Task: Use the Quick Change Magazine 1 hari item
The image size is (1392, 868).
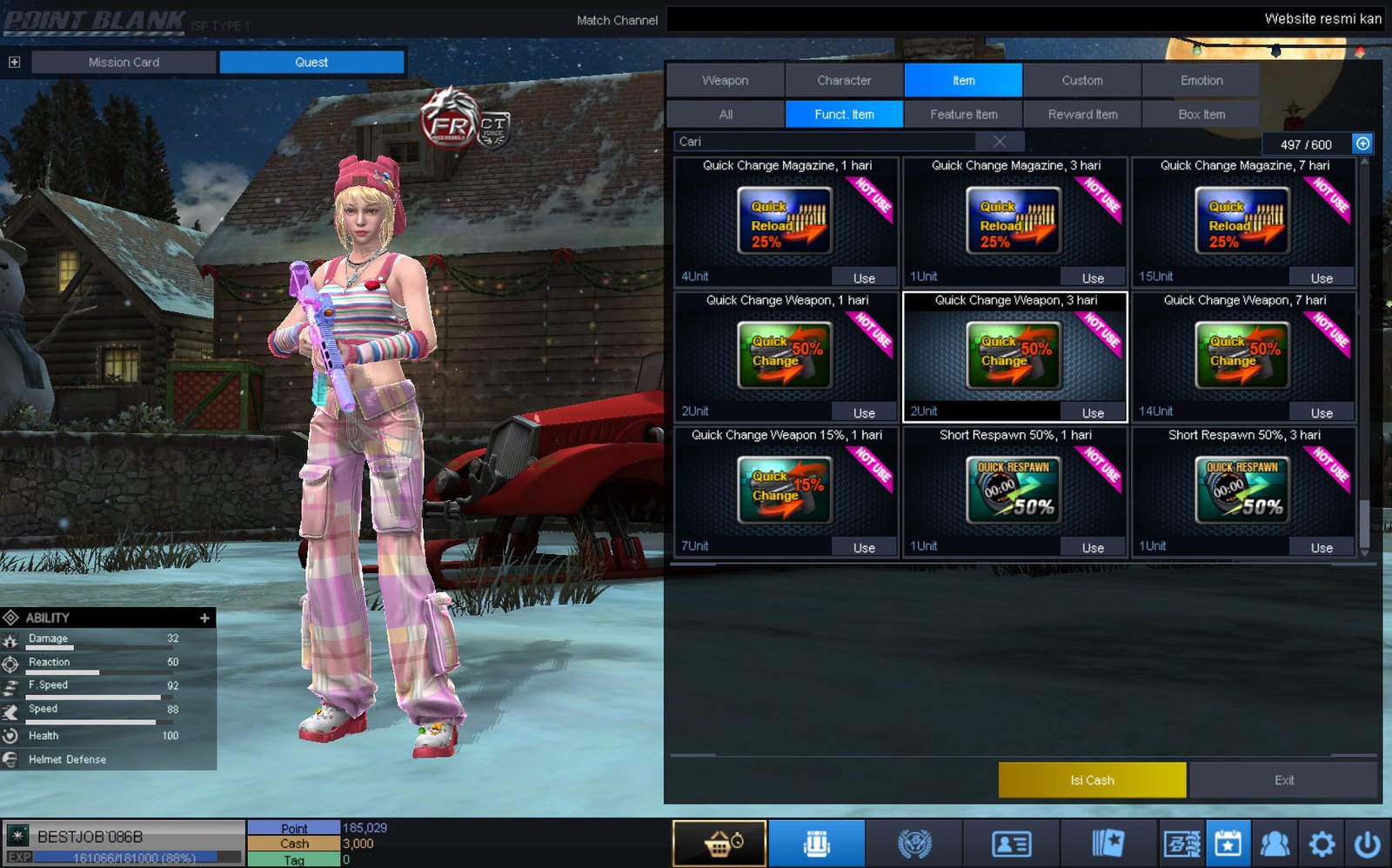Action: (864, 278)
